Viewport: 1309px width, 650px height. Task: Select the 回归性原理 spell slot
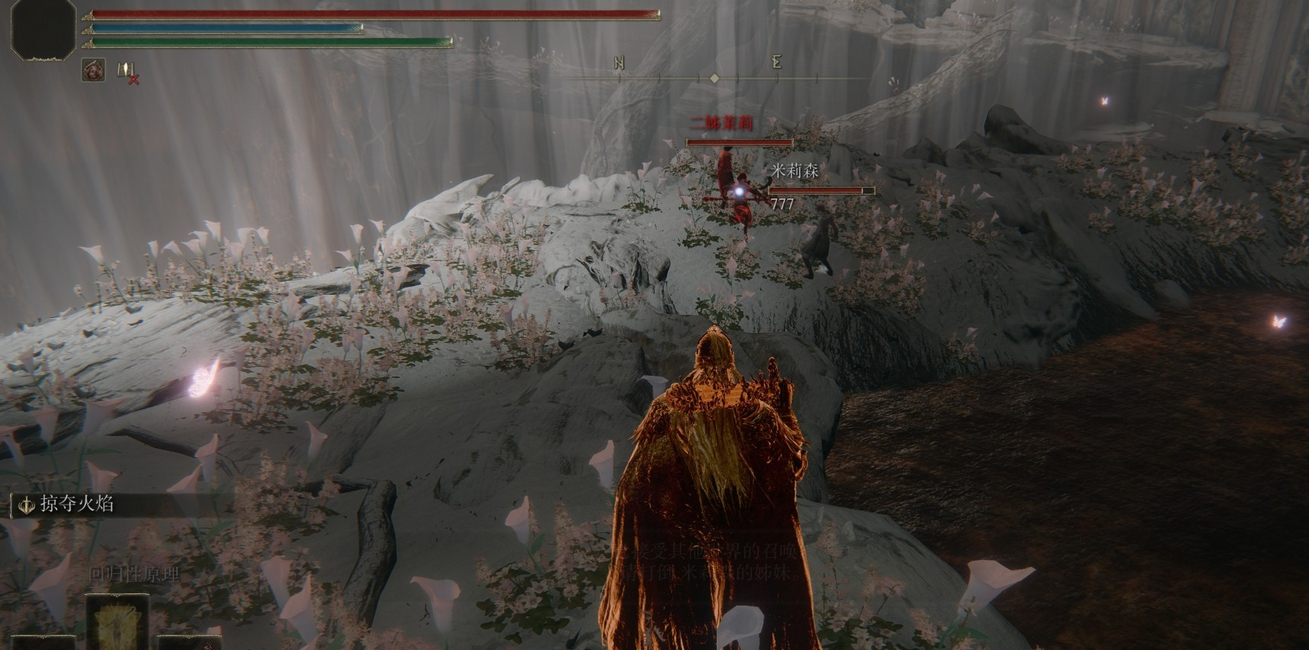[117, 622]
